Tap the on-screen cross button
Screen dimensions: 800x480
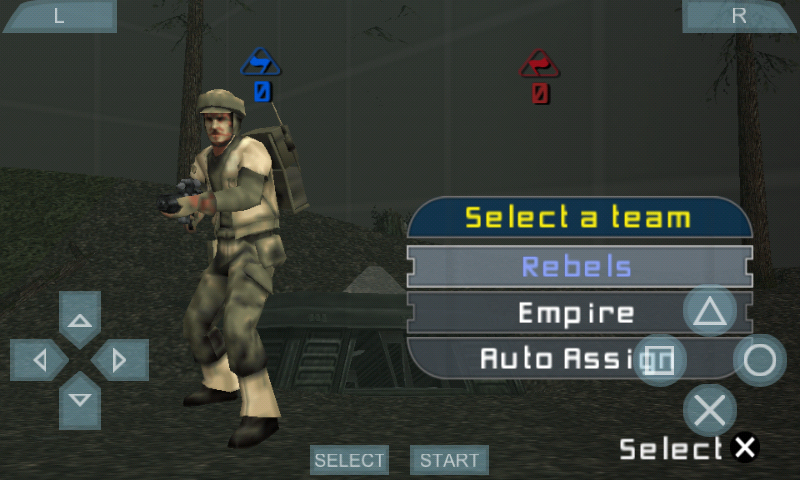point(710,410)
